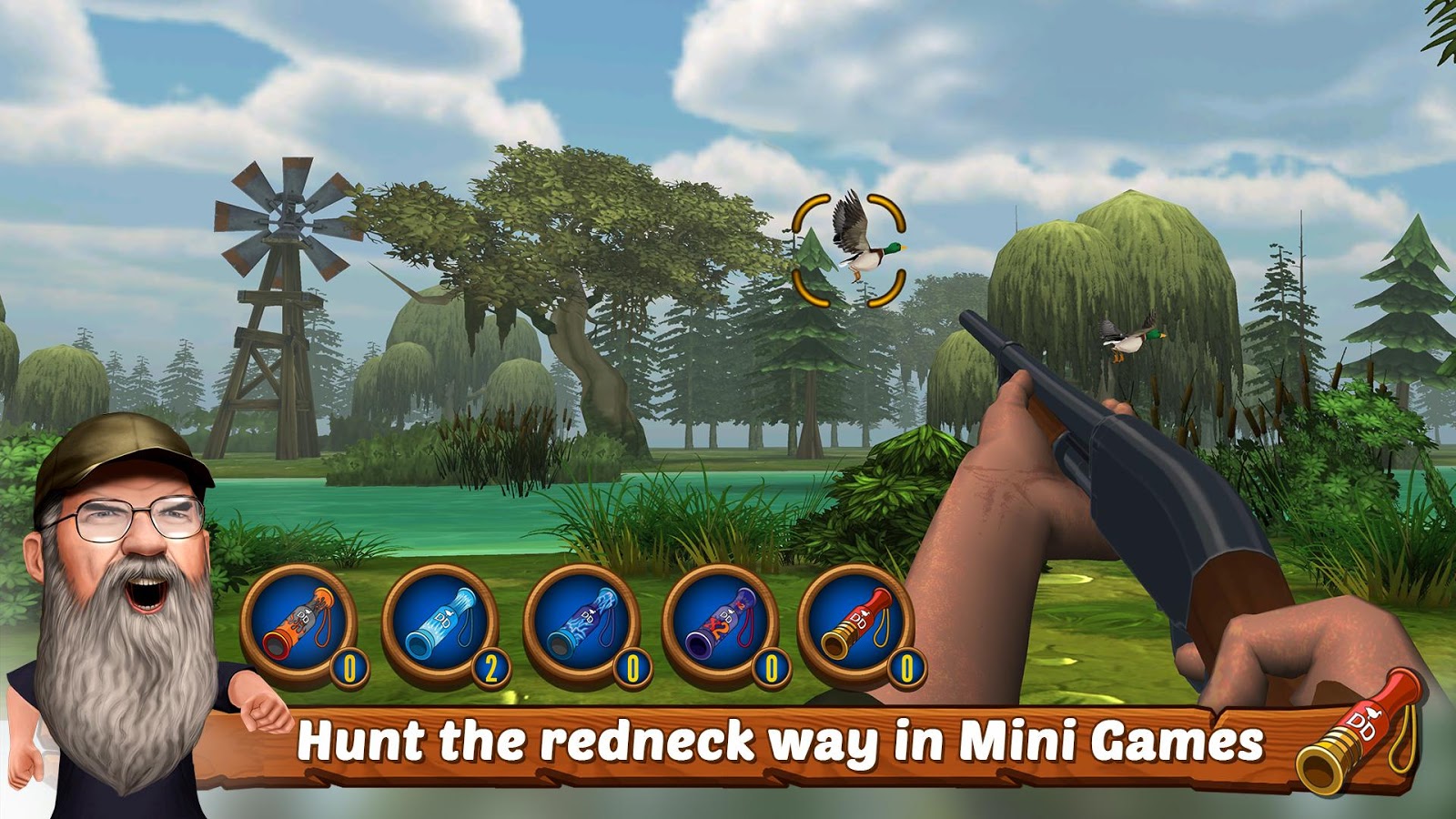This screenshot has height=819, width=1456.
Task: Select the dark blue lightning duck call
Action: click(x=581, y=624)
